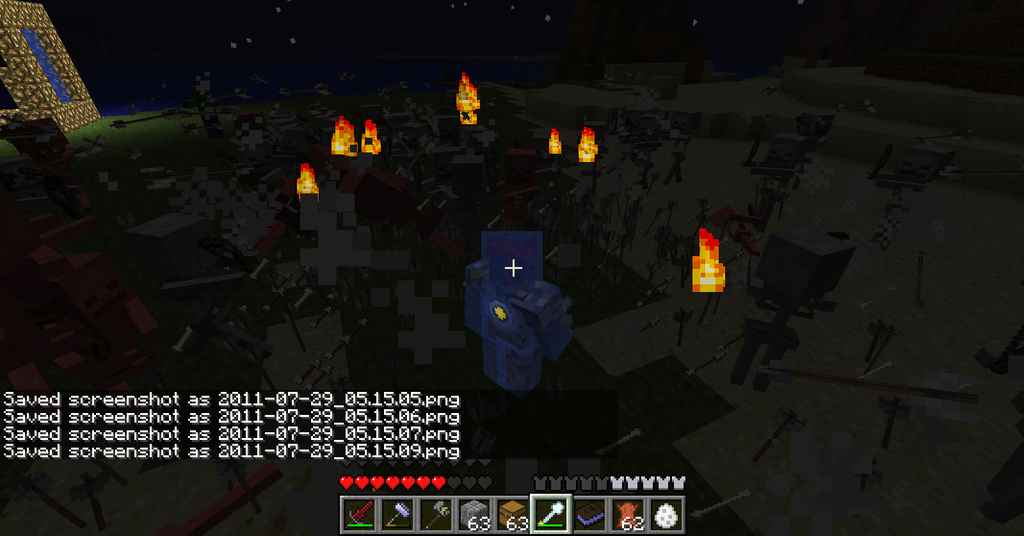Screen dimensions: 1024x536
Task: Select the dark book hotbar slot
Action: coord(588,514)
